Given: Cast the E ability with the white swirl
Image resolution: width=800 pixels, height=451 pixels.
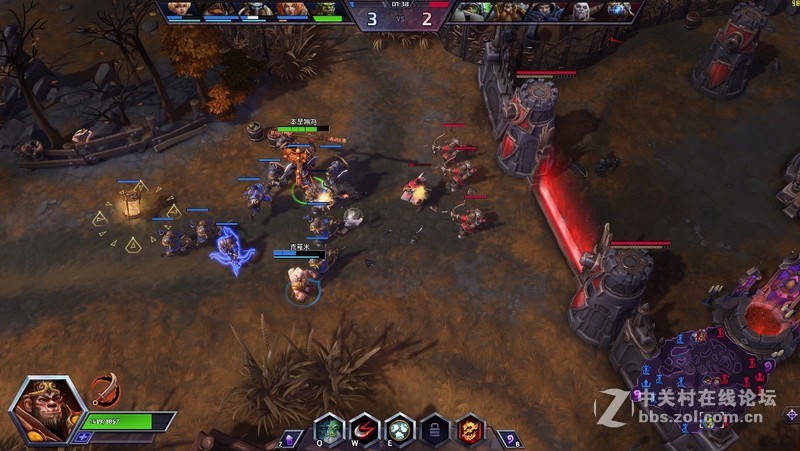Looking at the screenshot, I should click(x=399, y=428).
